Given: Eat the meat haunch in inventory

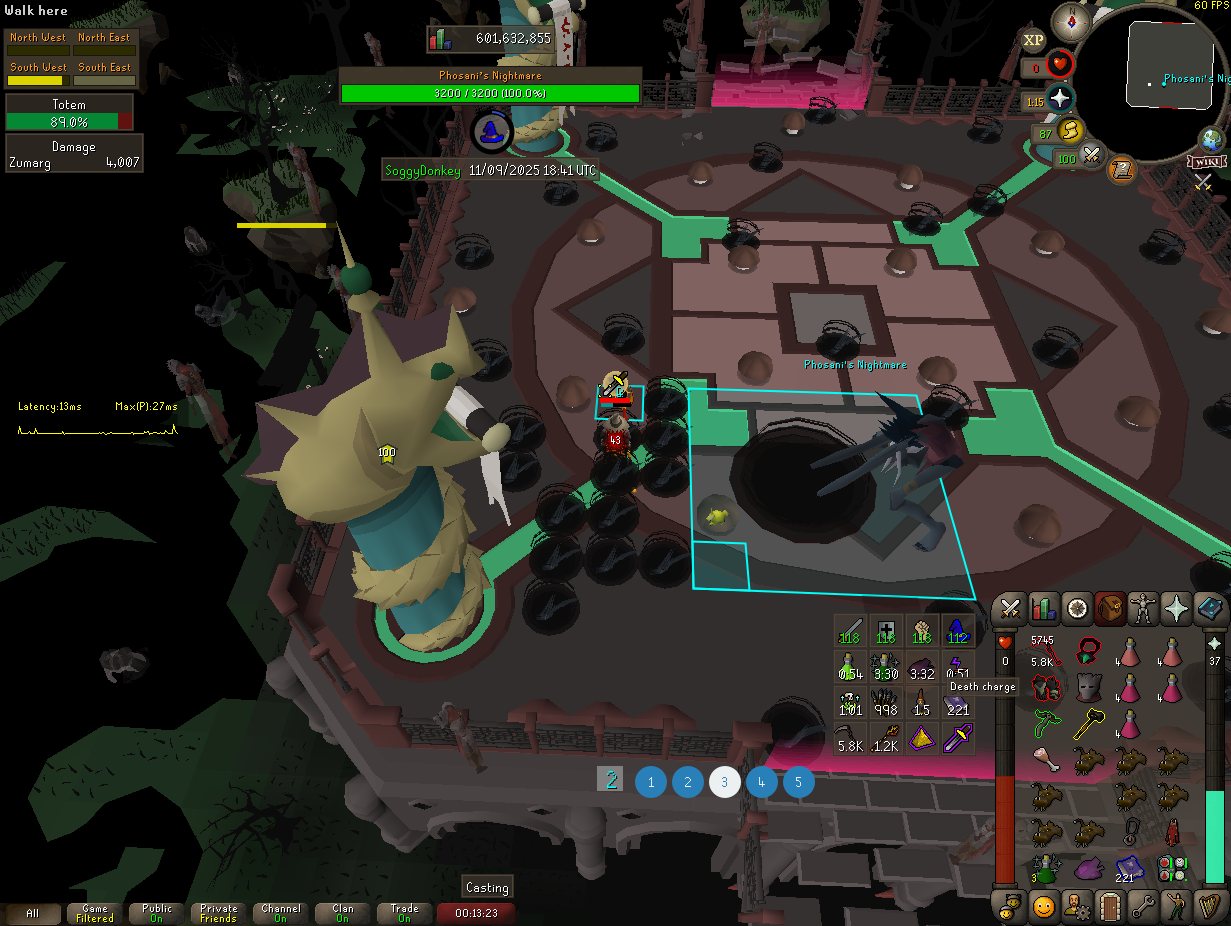Looking at the screenshot, I should (x=1045, y=761).
